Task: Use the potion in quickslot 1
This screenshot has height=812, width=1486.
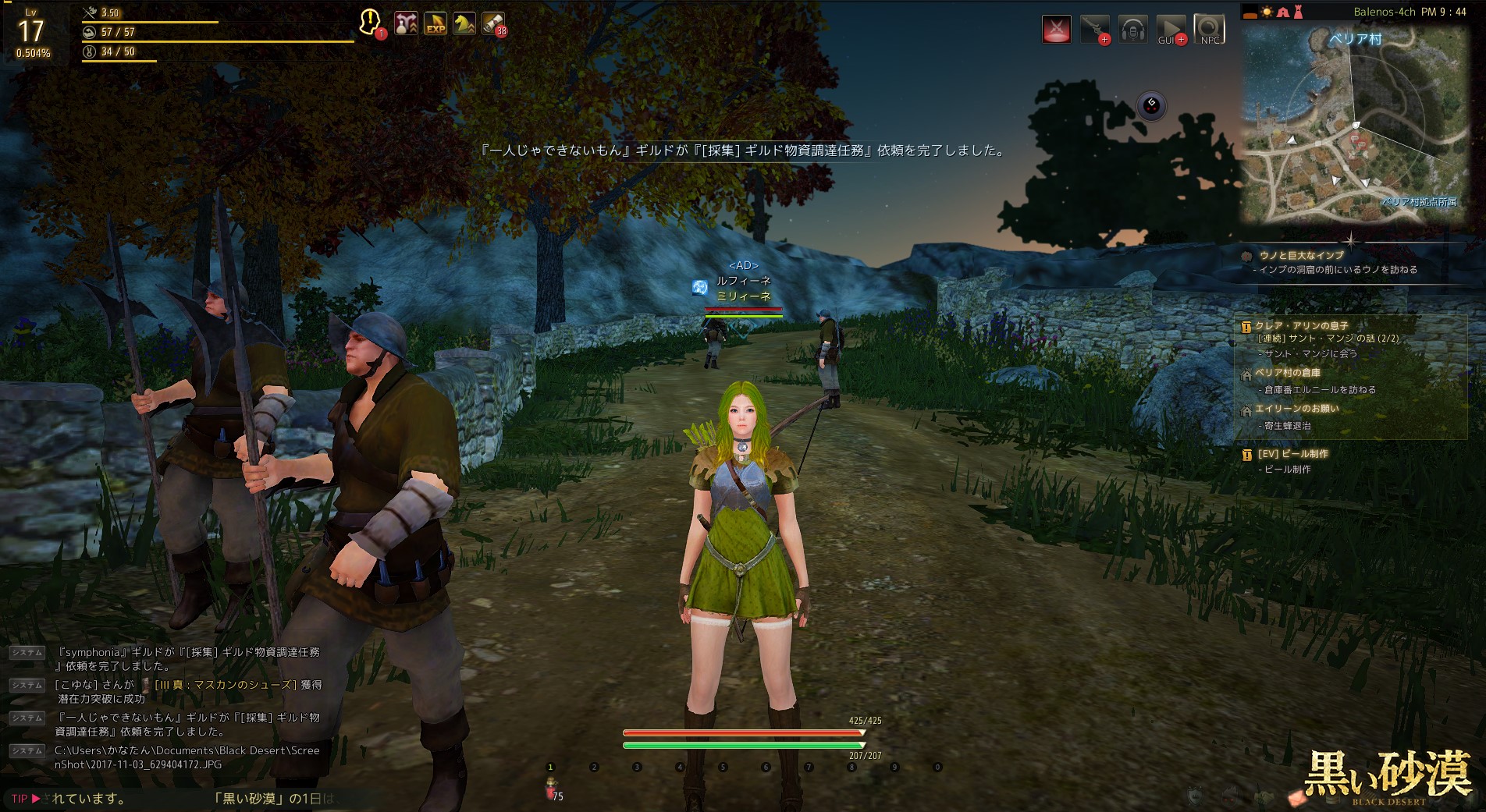Action: 551,788
